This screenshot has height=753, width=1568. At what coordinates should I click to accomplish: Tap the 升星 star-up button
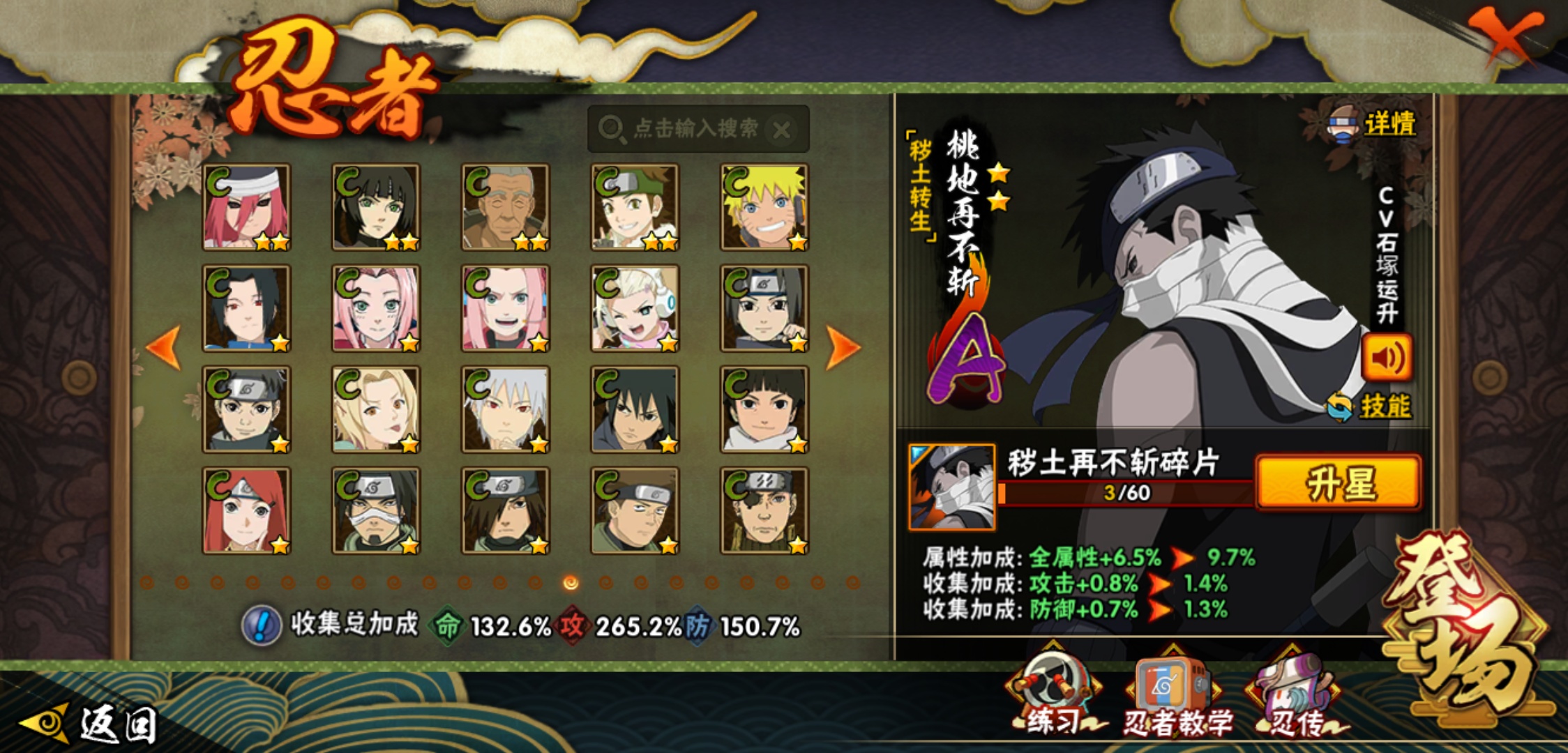tap(1338, 483)
